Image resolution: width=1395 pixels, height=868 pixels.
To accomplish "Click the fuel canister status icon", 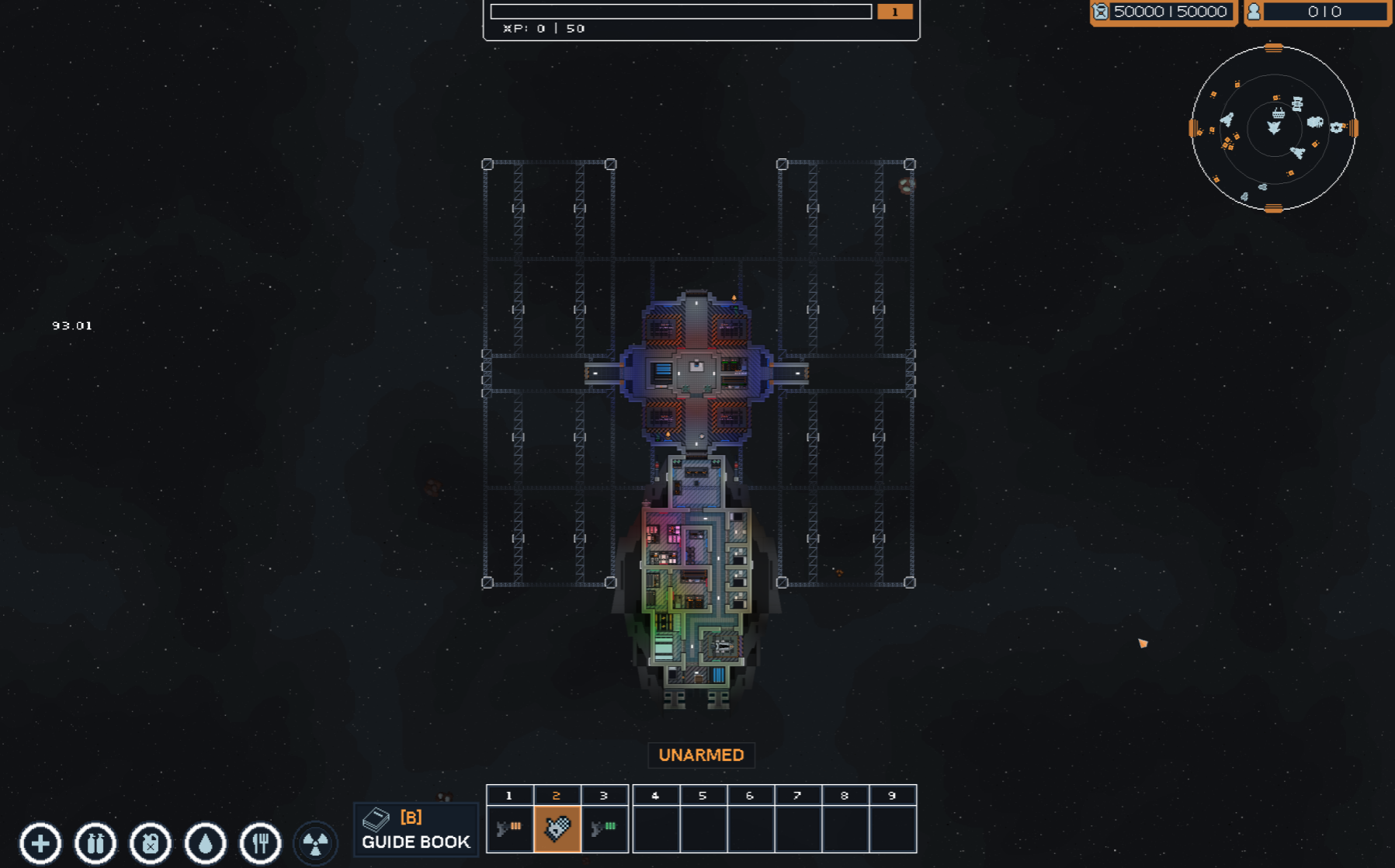I will click(151, 843).
